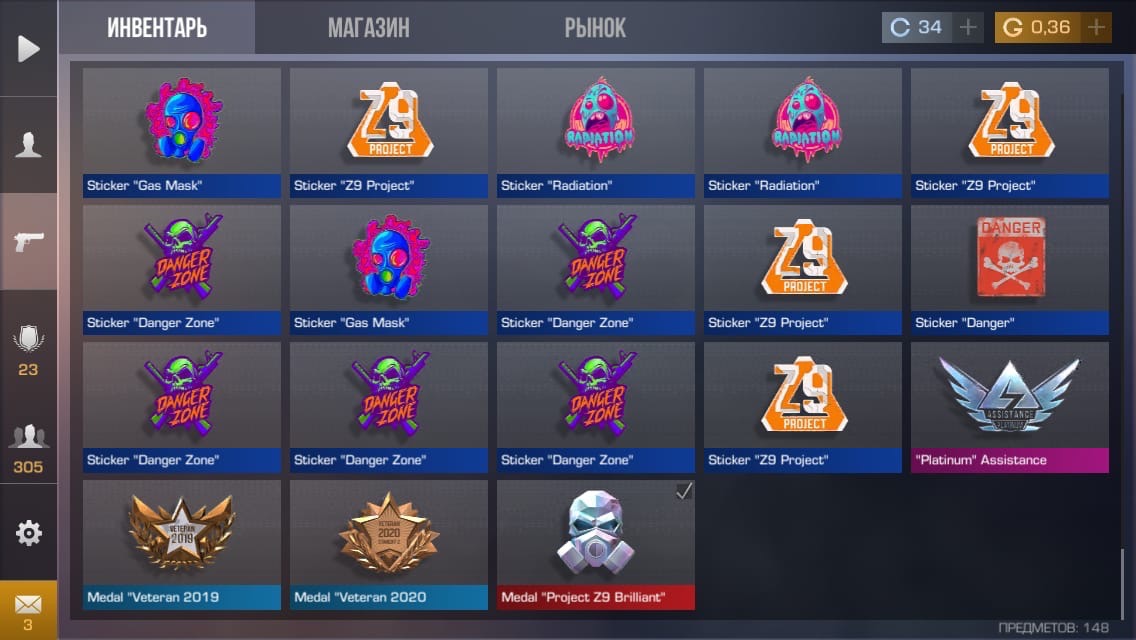The image size is (1136, 640).
Task: Select the Sticker "Danger" item
Action: point(1009,267)
